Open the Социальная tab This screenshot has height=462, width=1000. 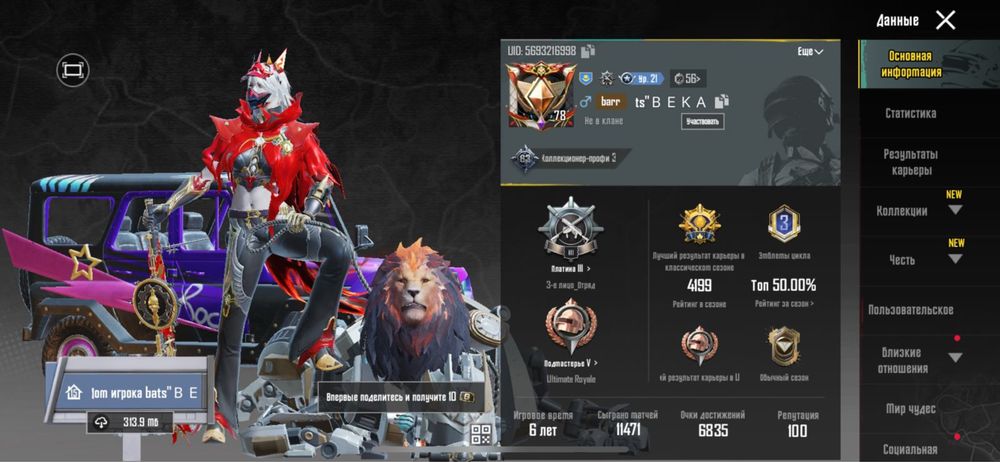click(x=910, y=449)
